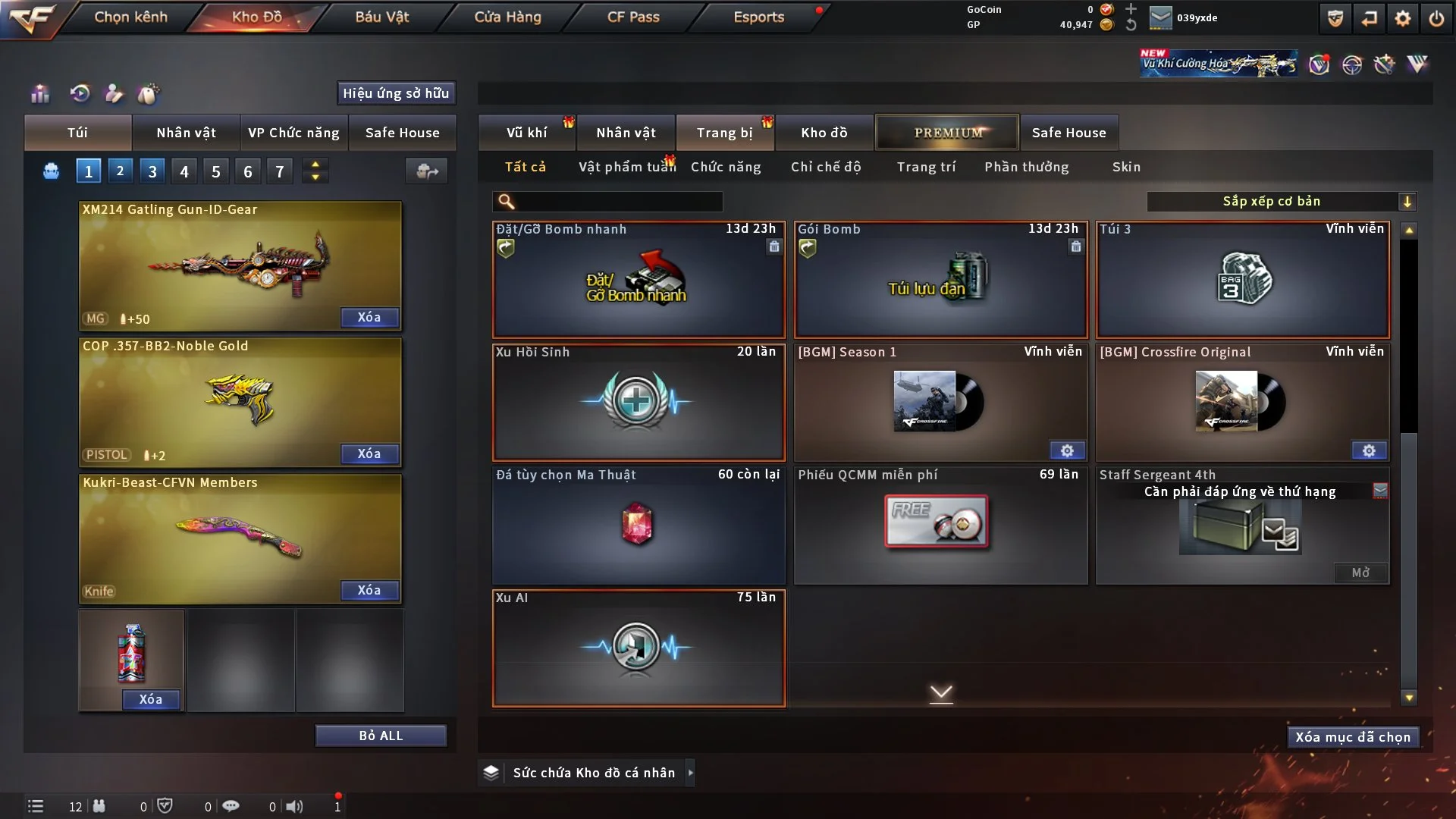Viewport: 1456px width, 819px height.
Task: Click Xóa mục đã chọn button
Action: point(1352,737)
